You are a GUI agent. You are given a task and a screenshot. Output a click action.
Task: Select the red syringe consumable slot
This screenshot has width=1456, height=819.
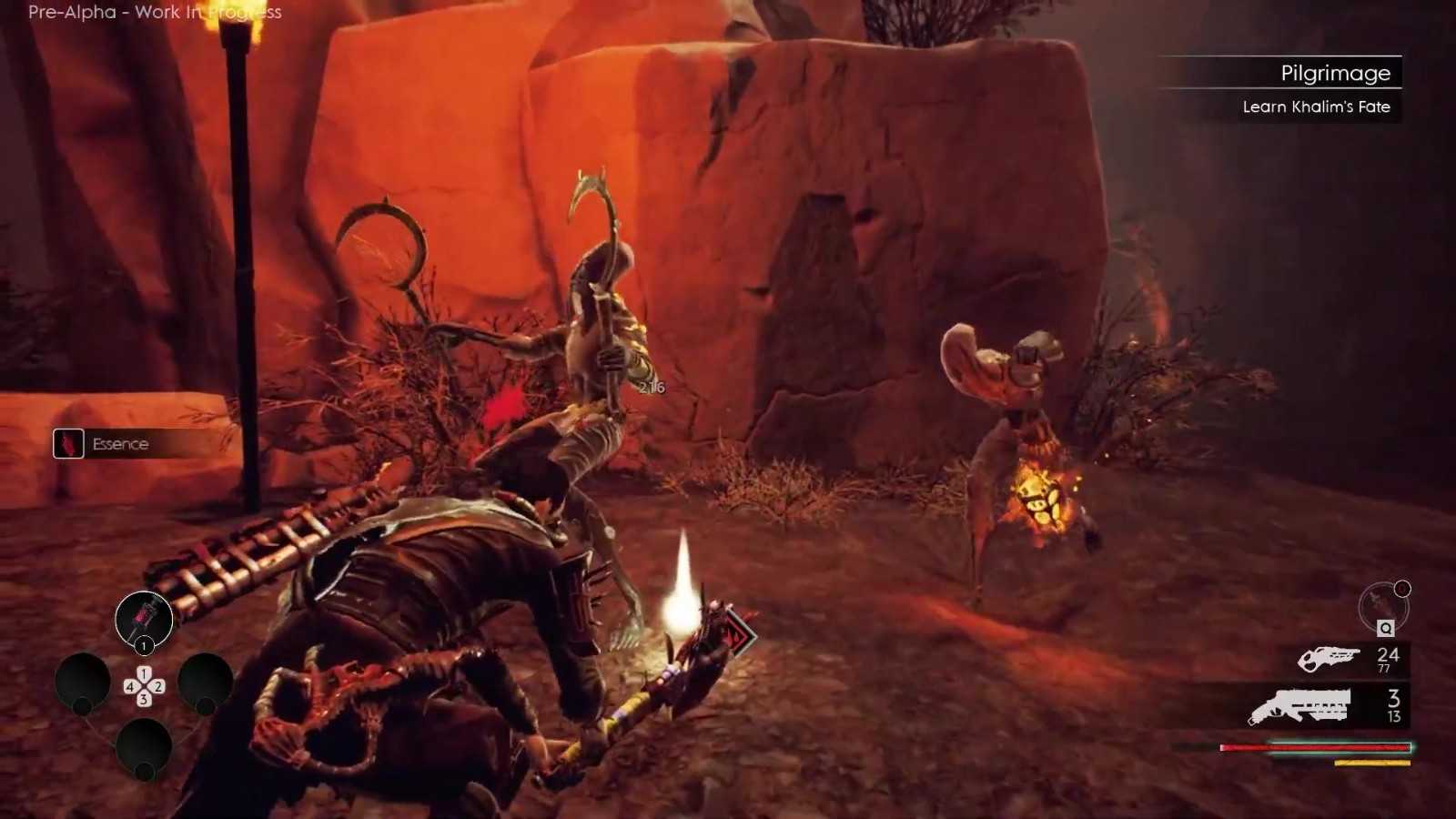(x=144, y=619)
